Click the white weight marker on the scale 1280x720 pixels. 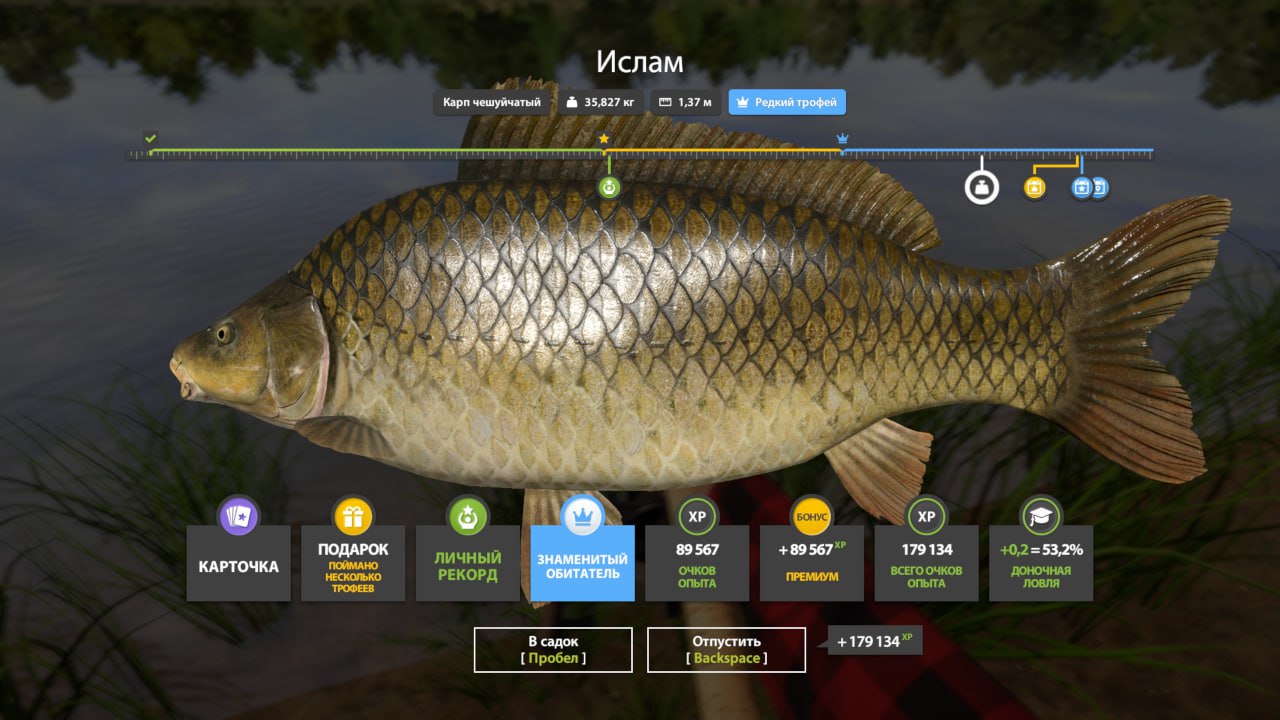(x=981, y=187)
